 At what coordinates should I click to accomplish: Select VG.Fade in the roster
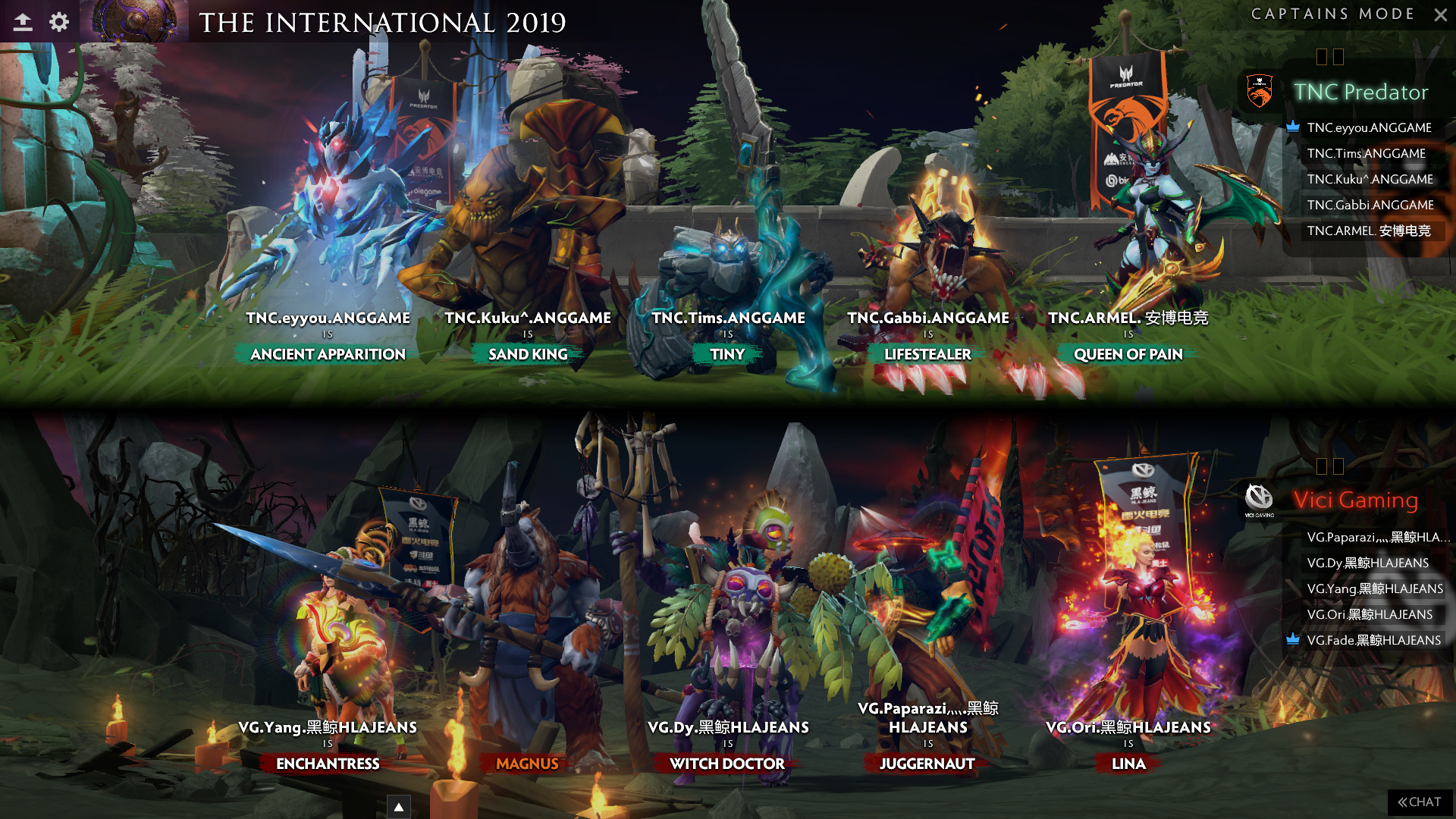pyautogui.click(x=1373, y=640)
